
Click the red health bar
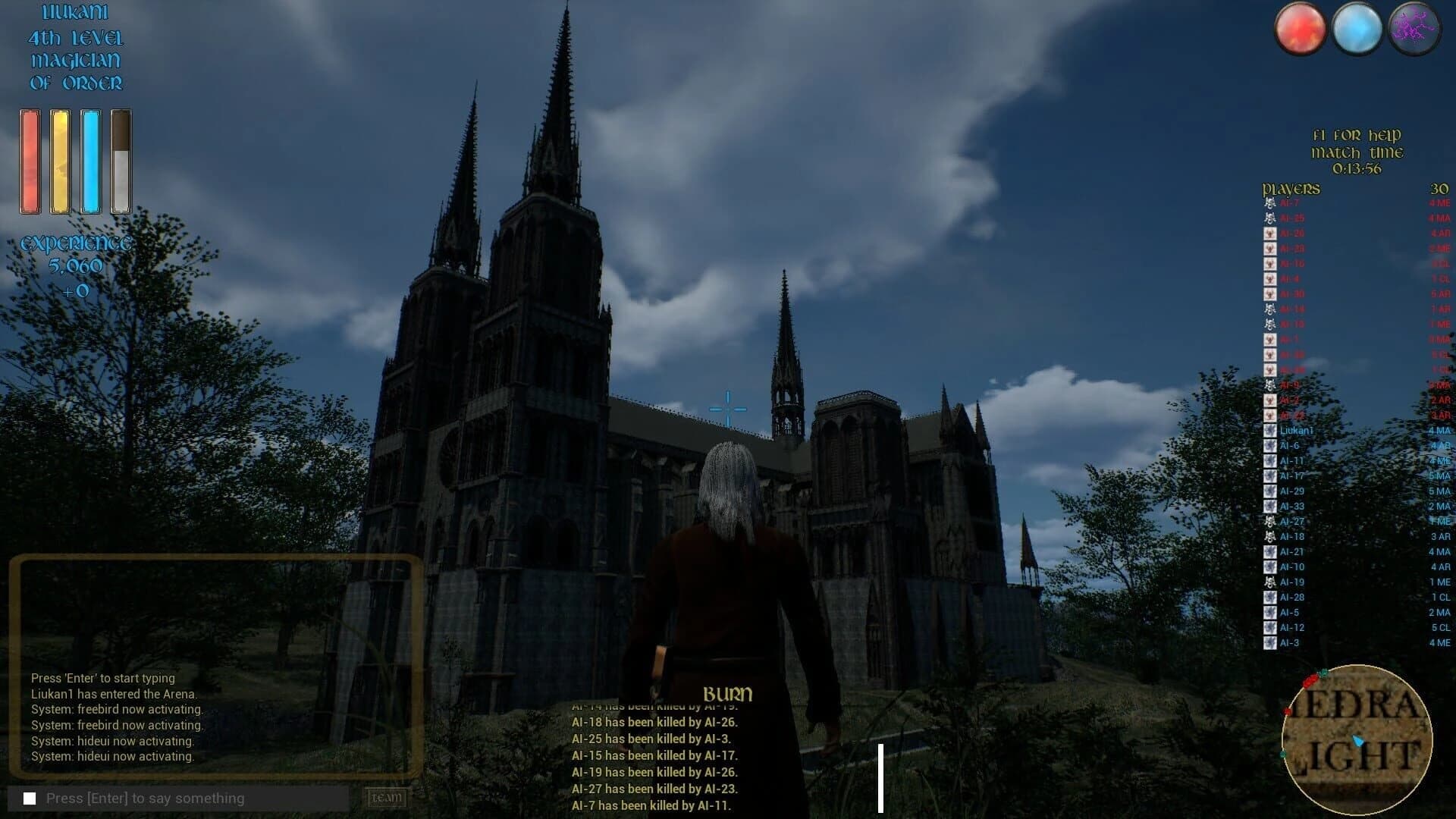[x=30, y=159]
